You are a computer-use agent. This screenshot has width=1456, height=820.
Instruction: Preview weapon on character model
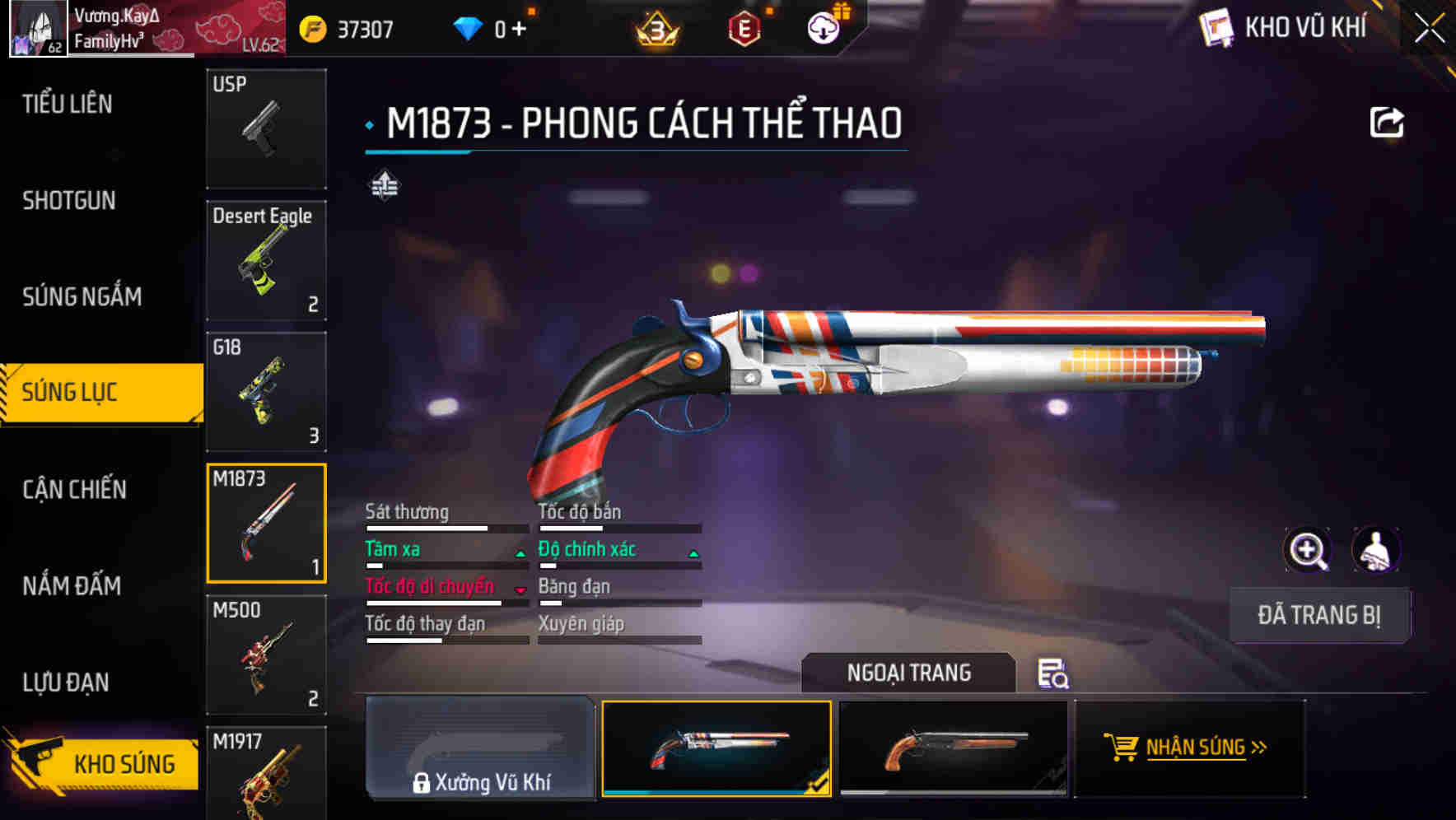[x=1375, y=550]
